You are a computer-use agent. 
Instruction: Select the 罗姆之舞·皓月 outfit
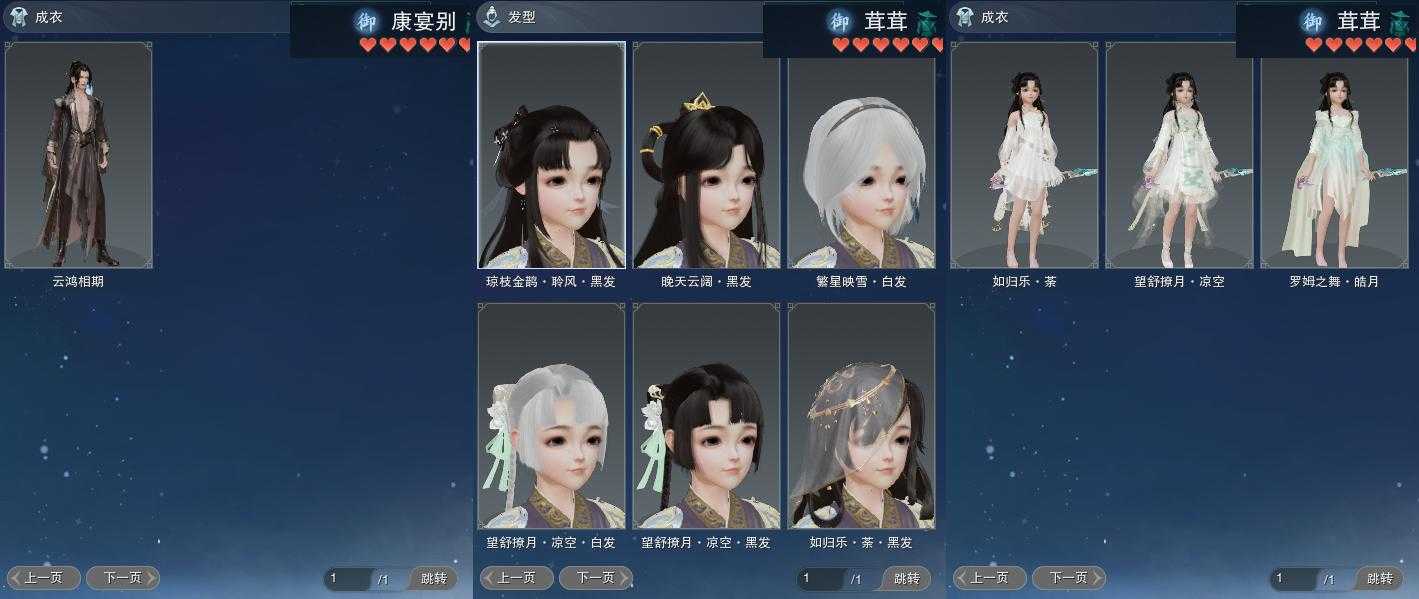coord(1334,155)
